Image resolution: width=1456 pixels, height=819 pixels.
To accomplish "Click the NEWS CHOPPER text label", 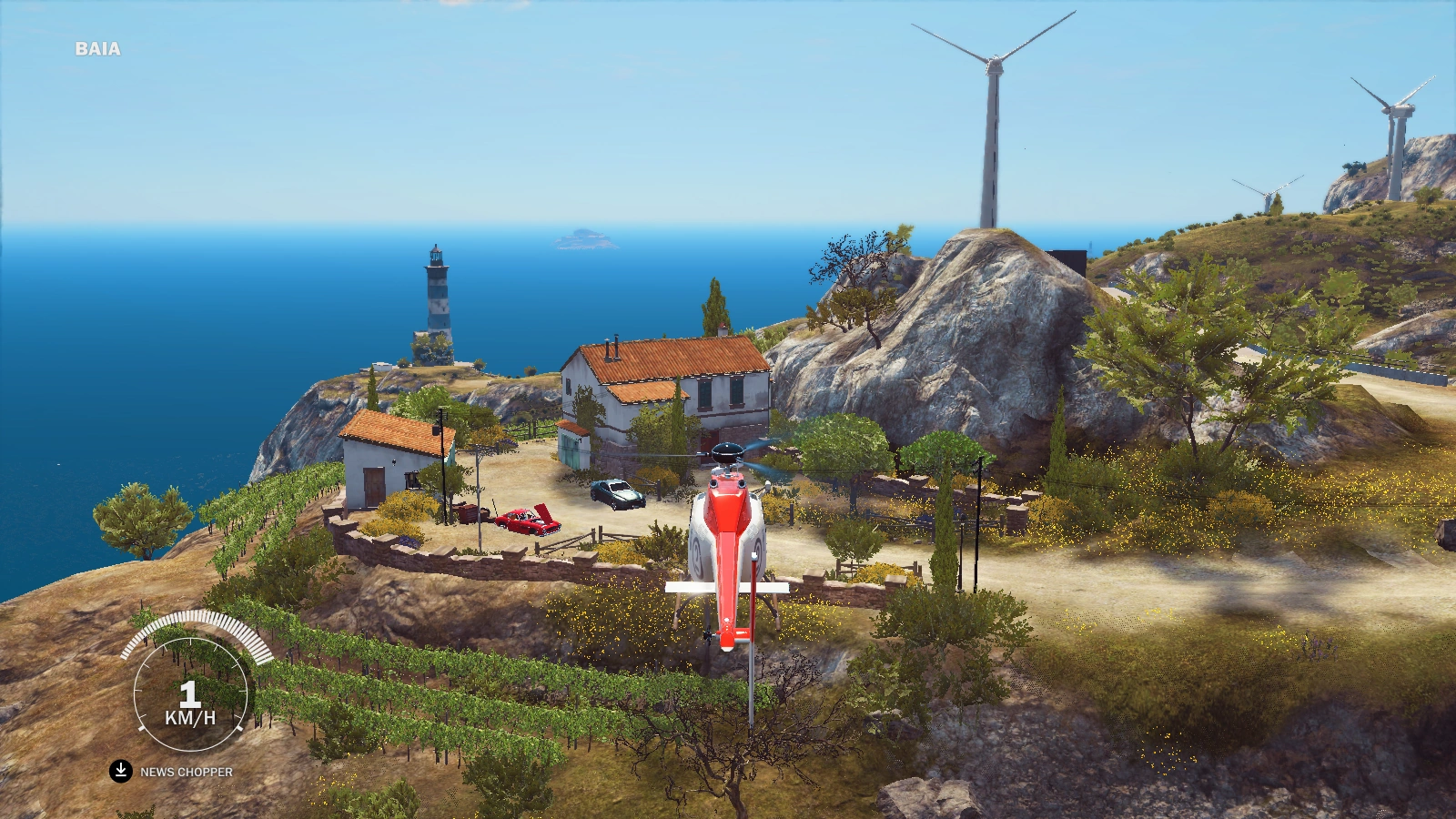I will 187,770.
